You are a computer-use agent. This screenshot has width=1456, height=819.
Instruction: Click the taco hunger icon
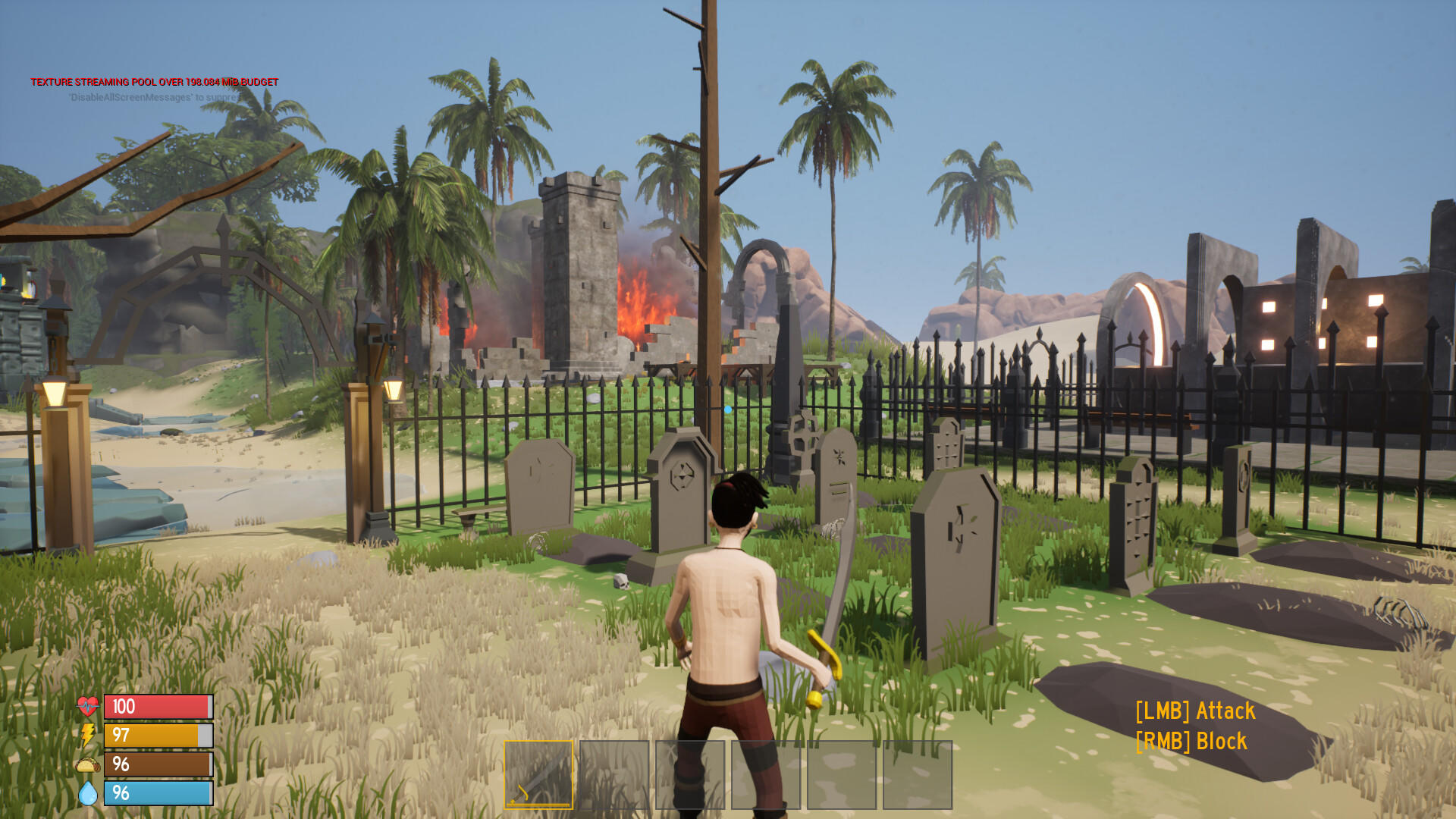point(87,765)
